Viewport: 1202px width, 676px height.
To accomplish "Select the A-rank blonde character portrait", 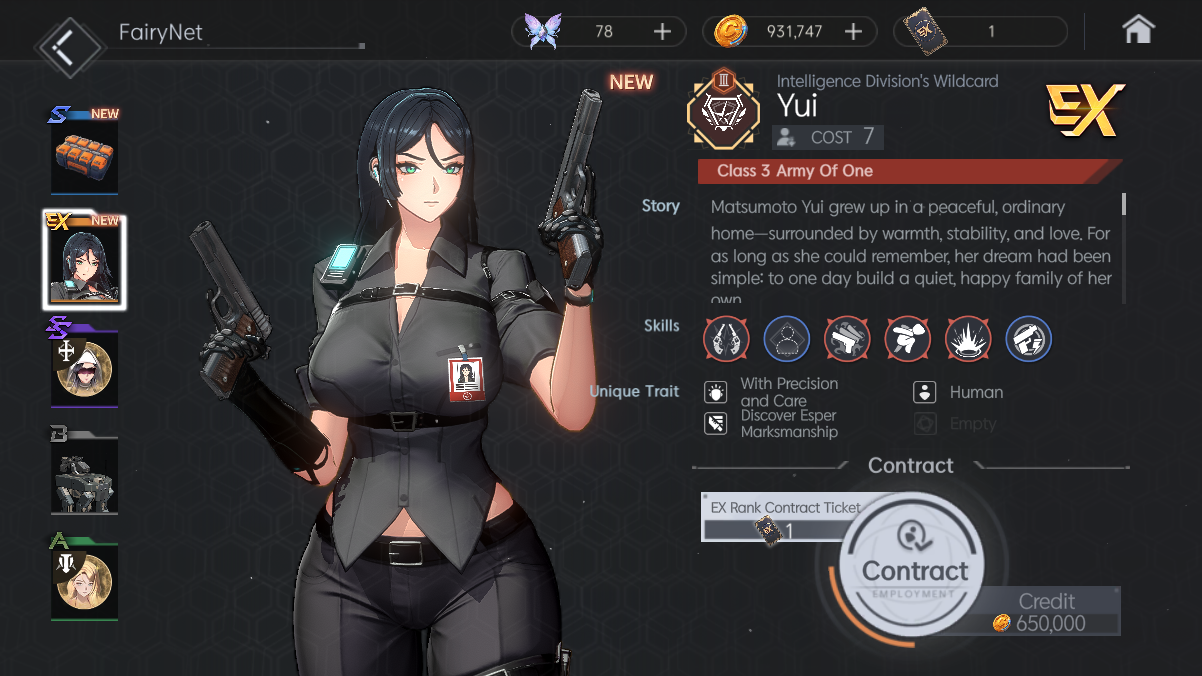I will [85, 580].
